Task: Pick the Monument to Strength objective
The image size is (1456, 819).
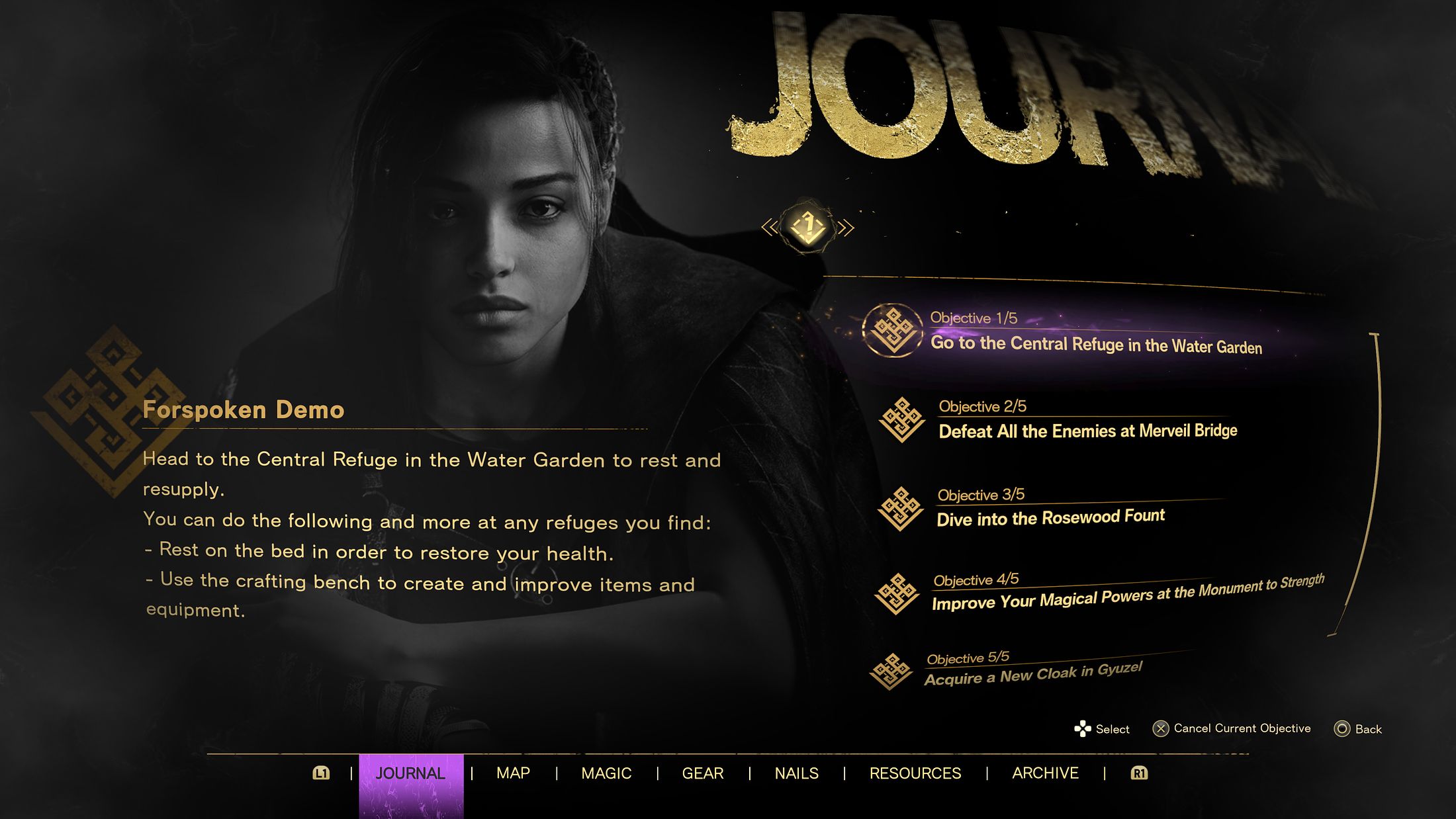Action: [1127, 595]
